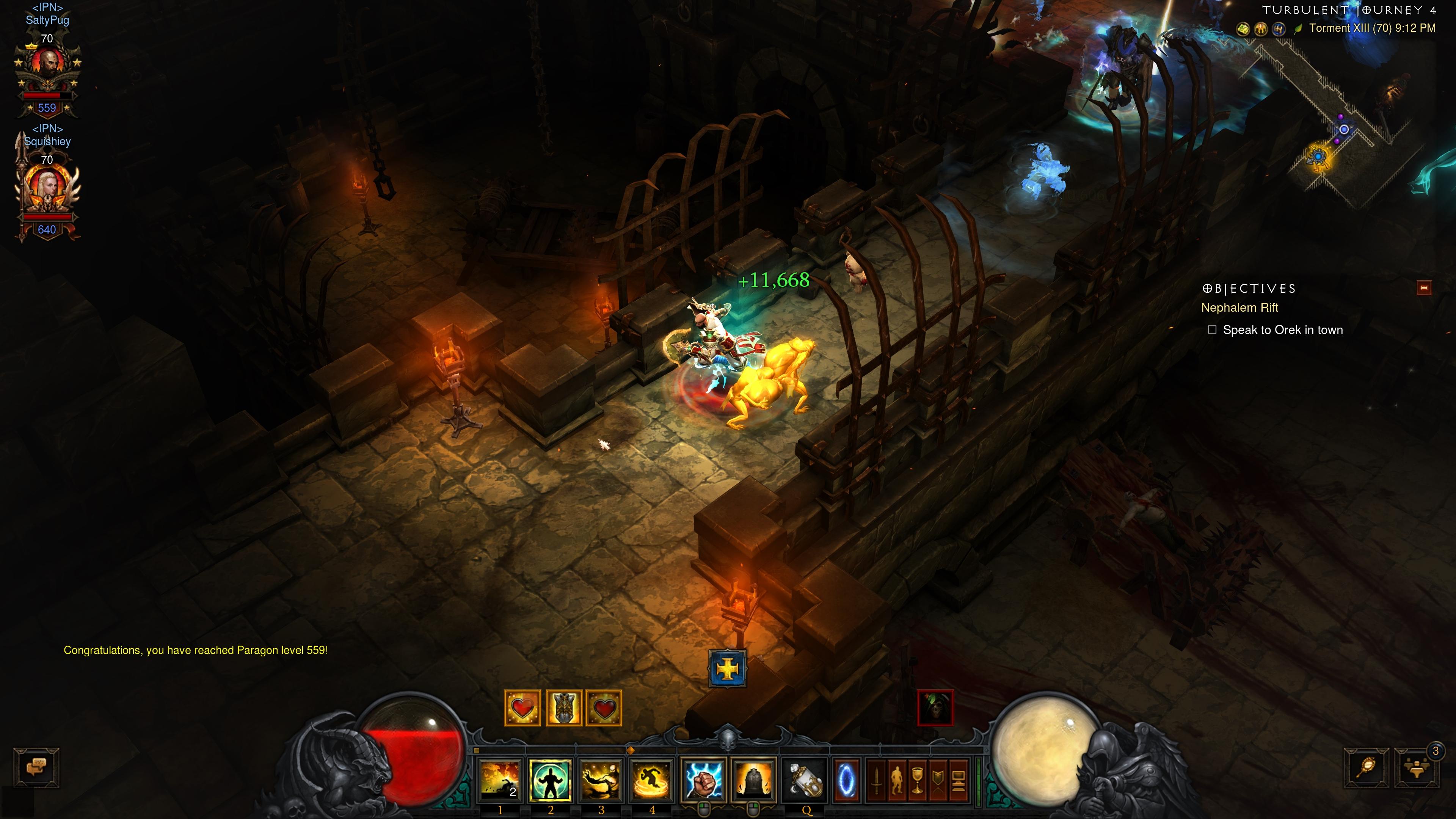Screen dimensions: 1456x819
Task: Open the game menu computer button
Action: (x=958, y=781)
